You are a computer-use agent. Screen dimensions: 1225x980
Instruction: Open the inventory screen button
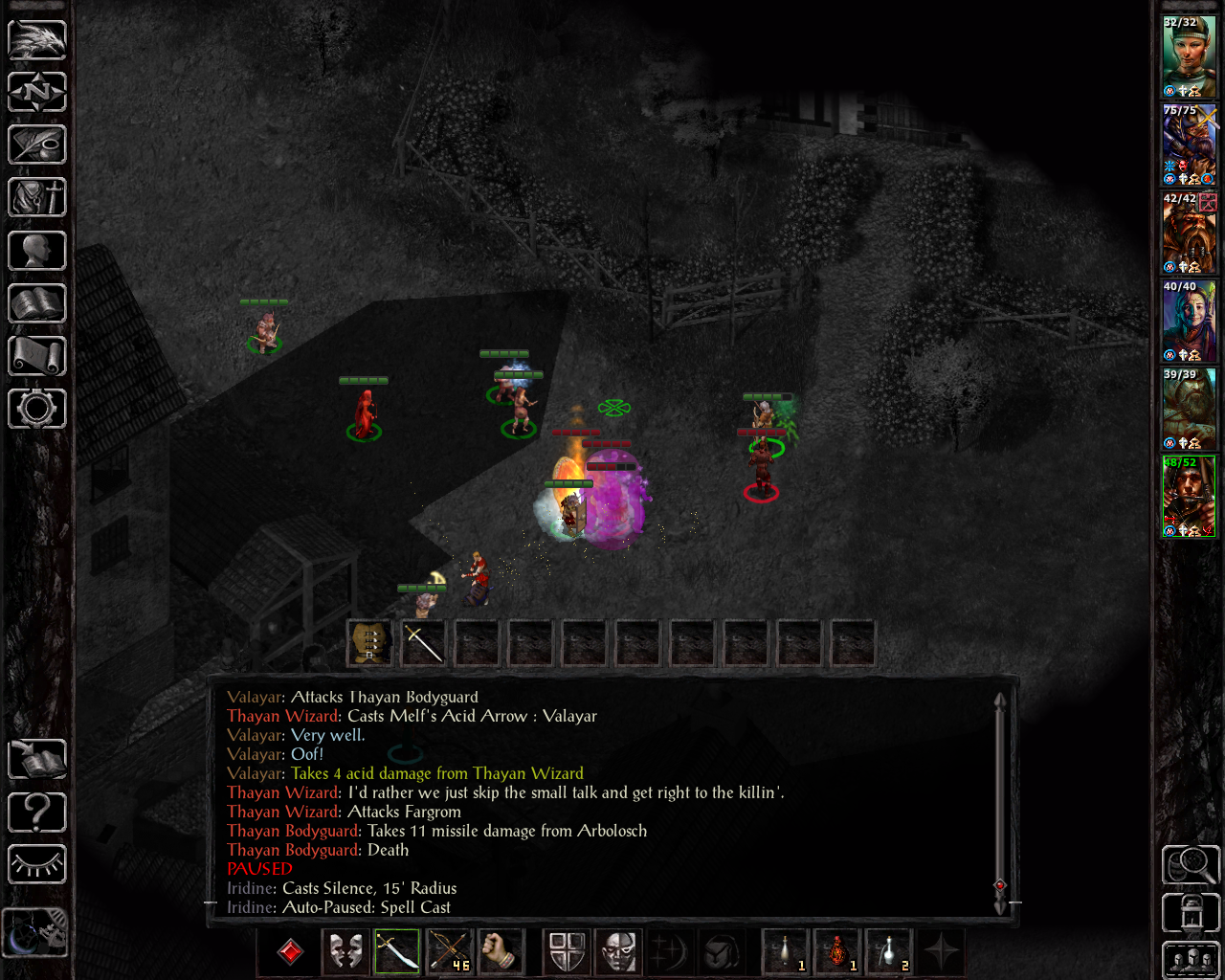tap(36, 198)
